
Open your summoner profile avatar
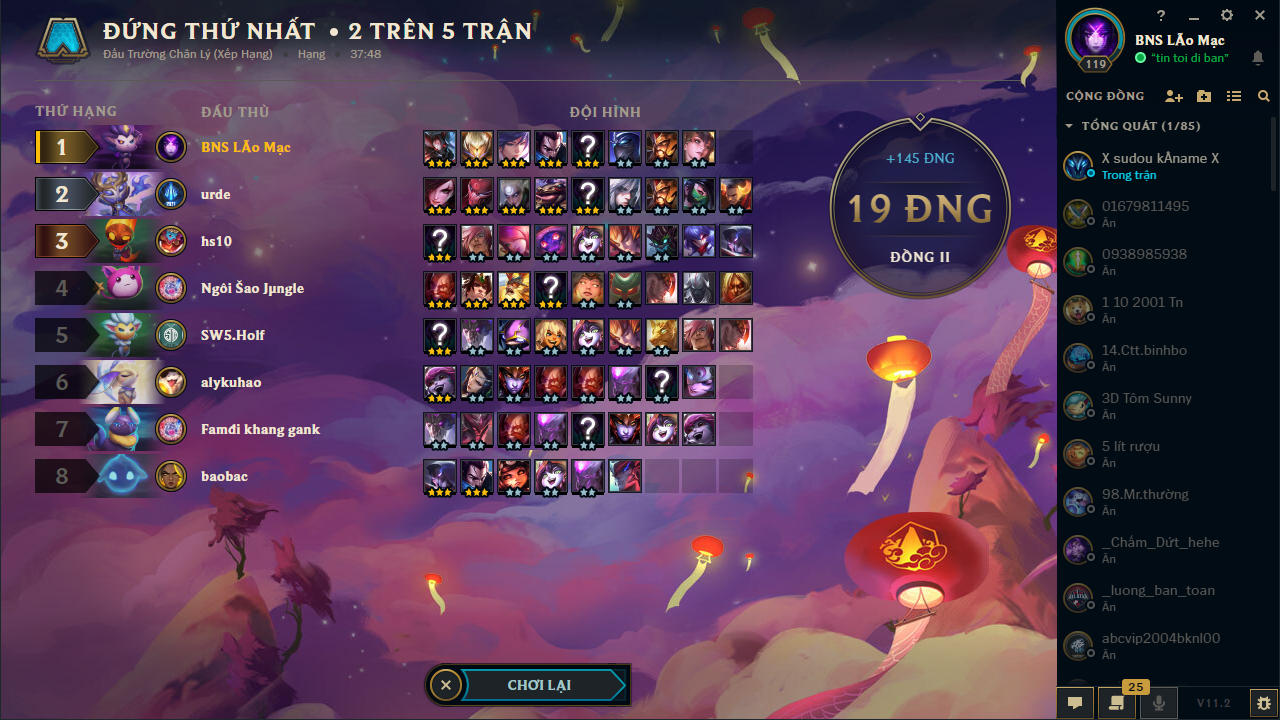[1094, 40]
